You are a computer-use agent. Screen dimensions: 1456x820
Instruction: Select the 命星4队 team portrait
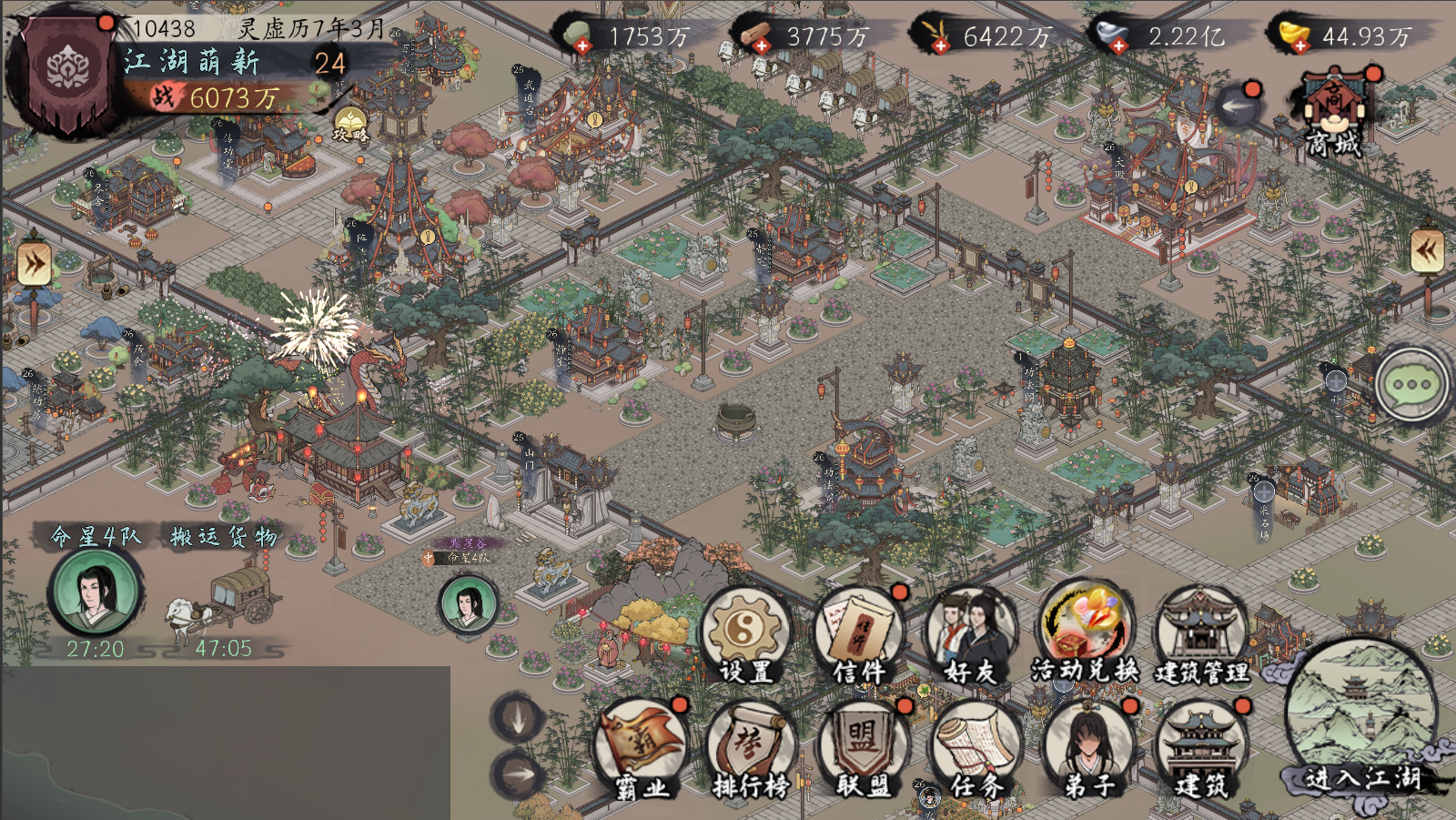pos(95,592)
